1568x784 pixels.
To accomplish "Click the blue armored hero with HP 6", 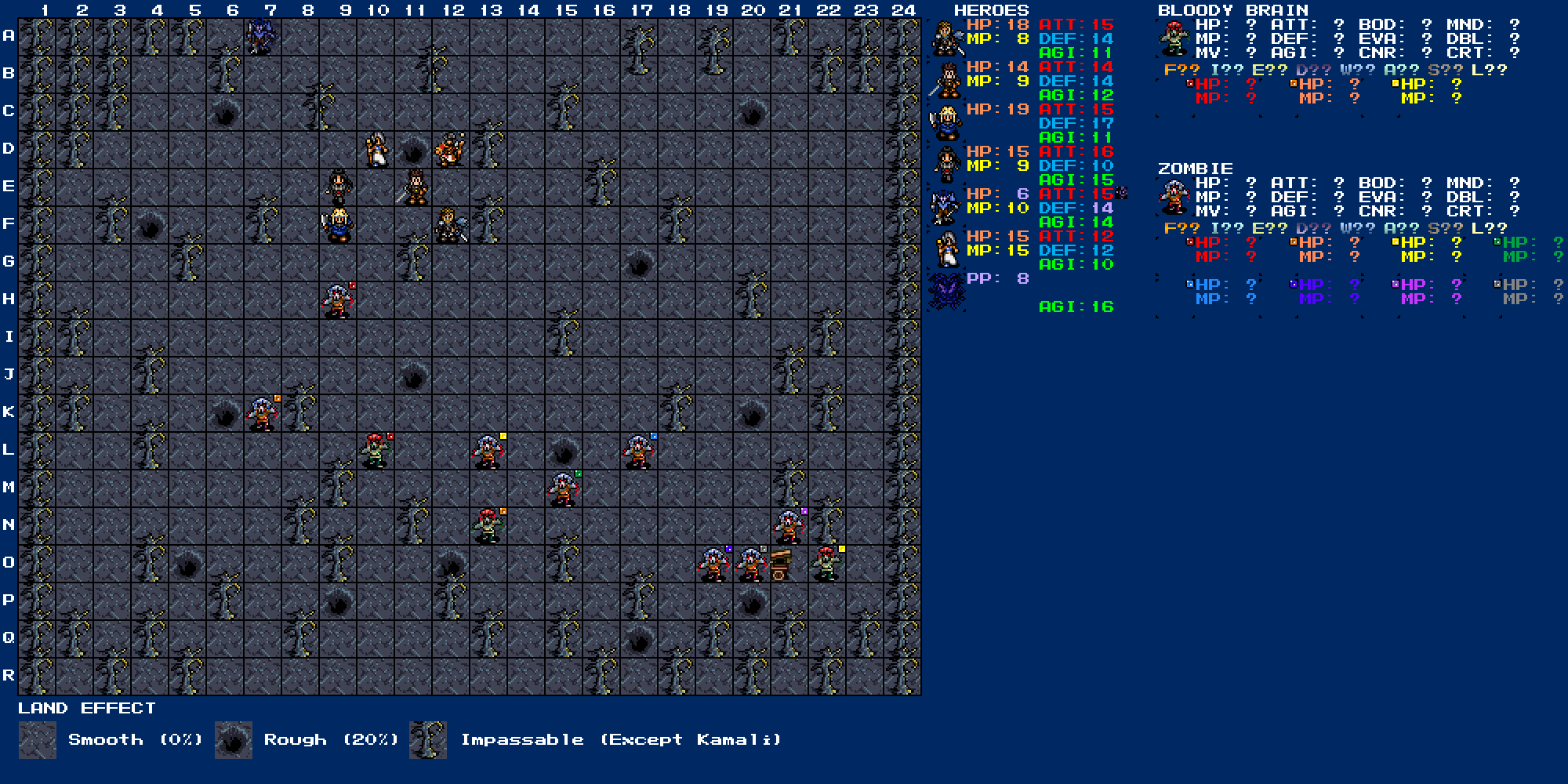I will pos(946,208).
